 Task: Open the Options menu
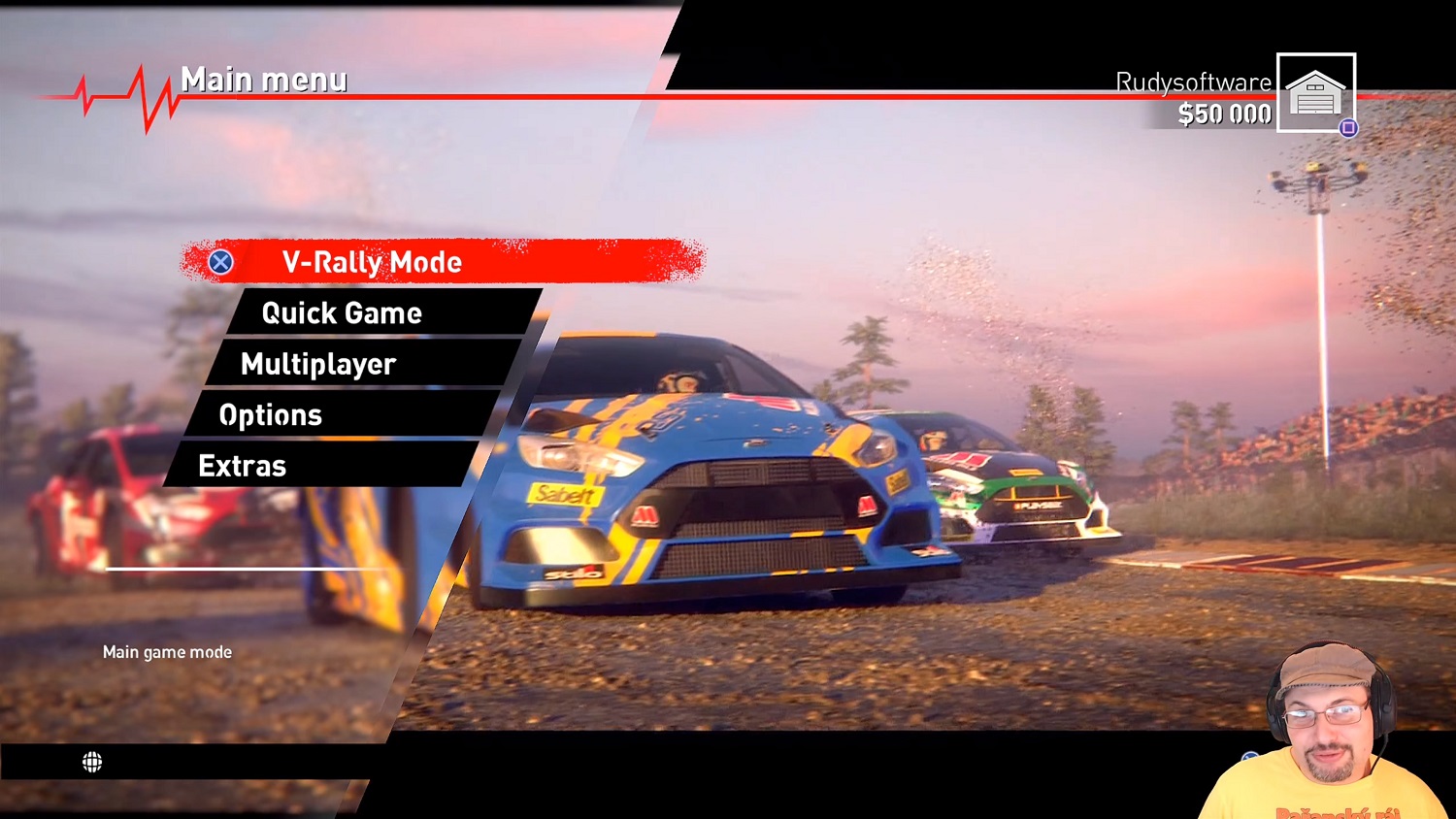pos(271,415)
